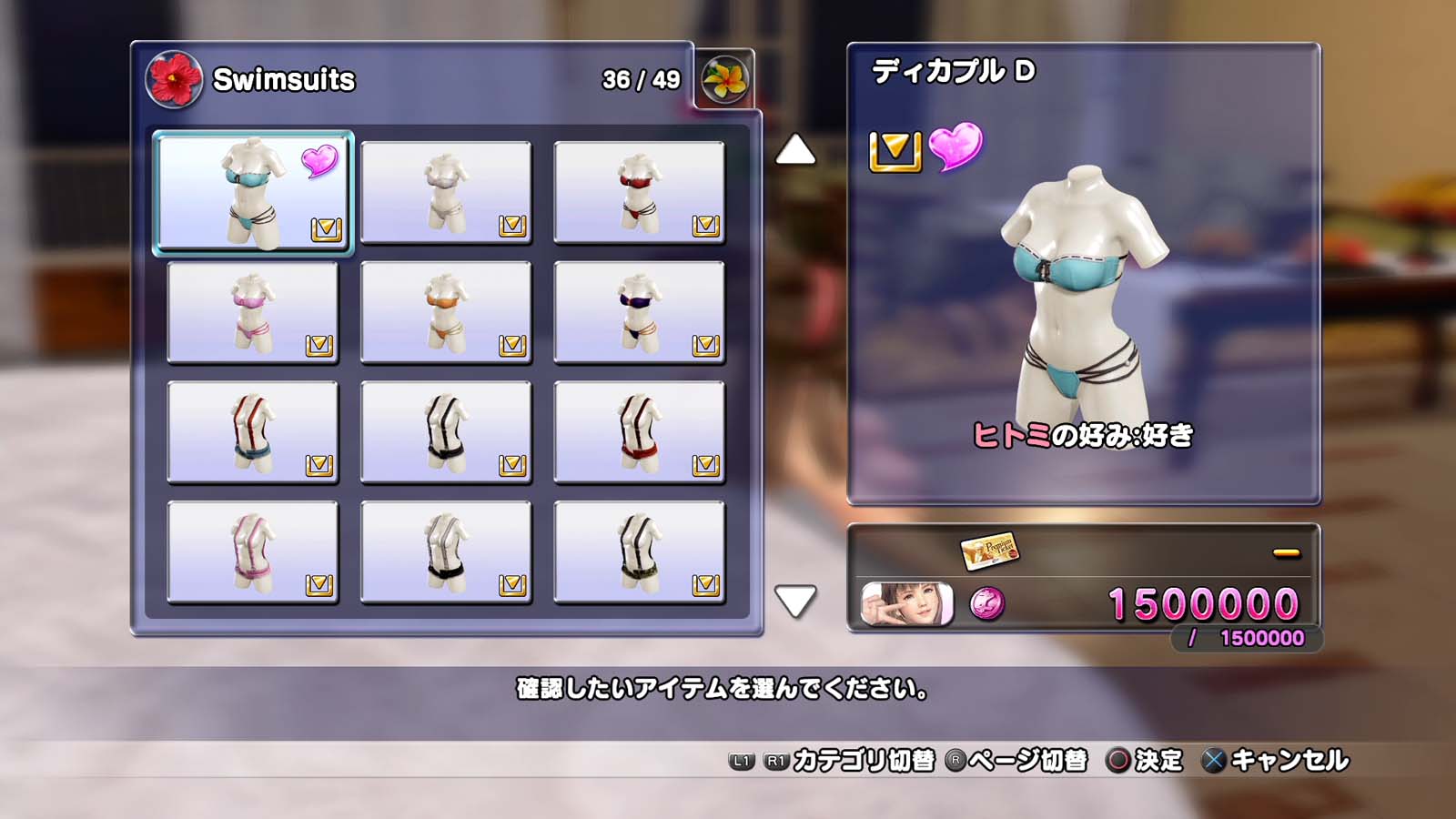Pick the dark purple bikini tile

pyautogui.click(x=639, y=312)
